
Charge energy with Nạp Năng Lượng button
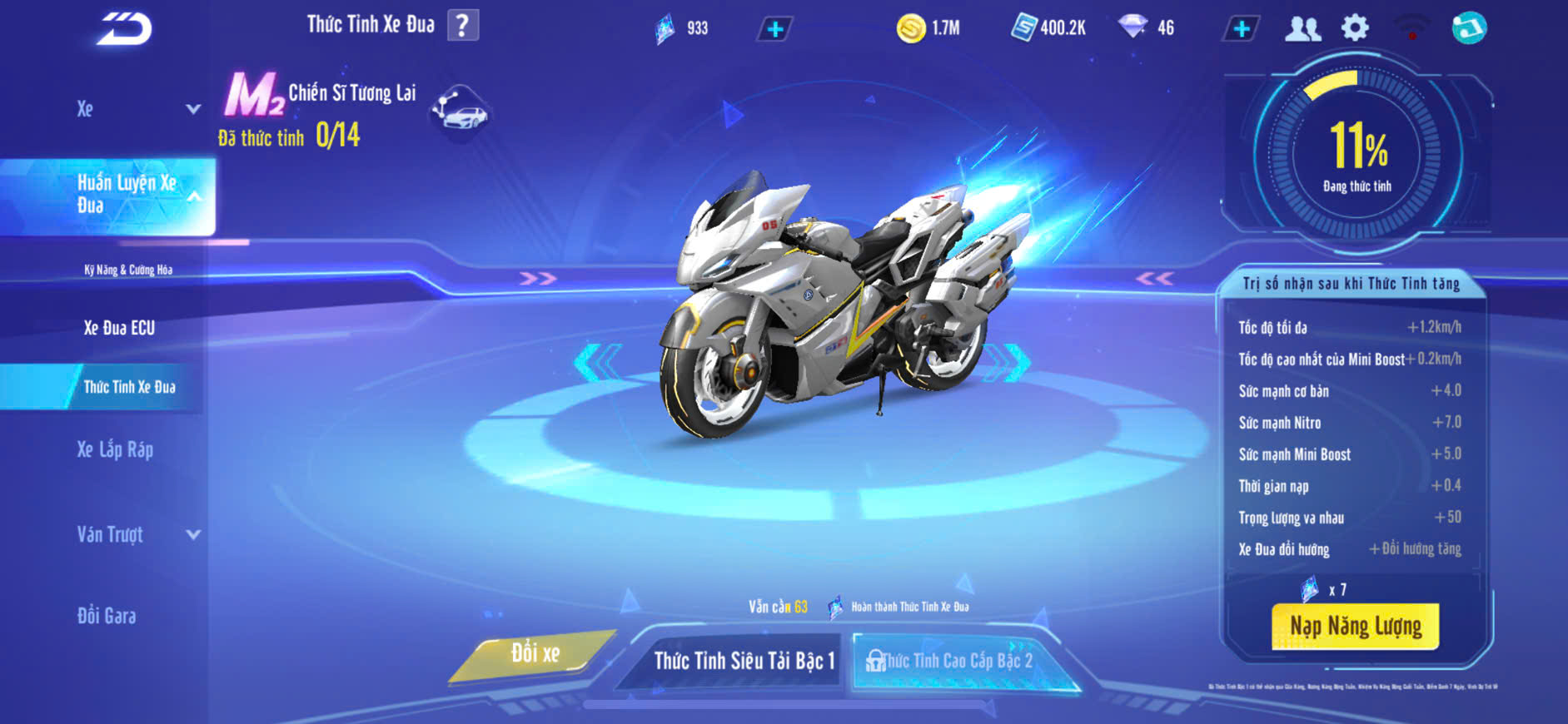[x=1355, y=626]
